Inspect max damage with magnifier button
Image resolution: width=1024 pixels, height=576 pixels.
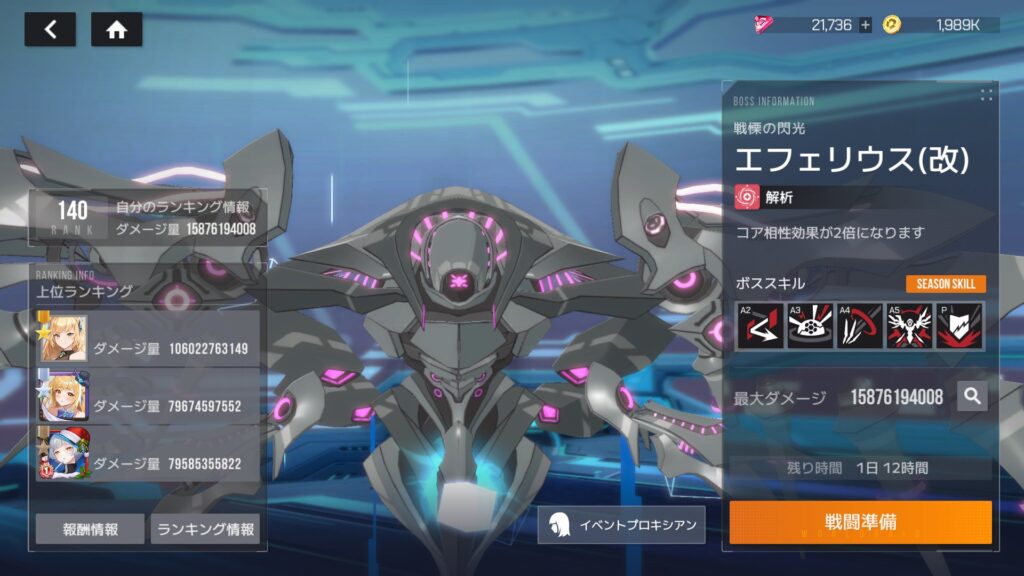point(972,397)
